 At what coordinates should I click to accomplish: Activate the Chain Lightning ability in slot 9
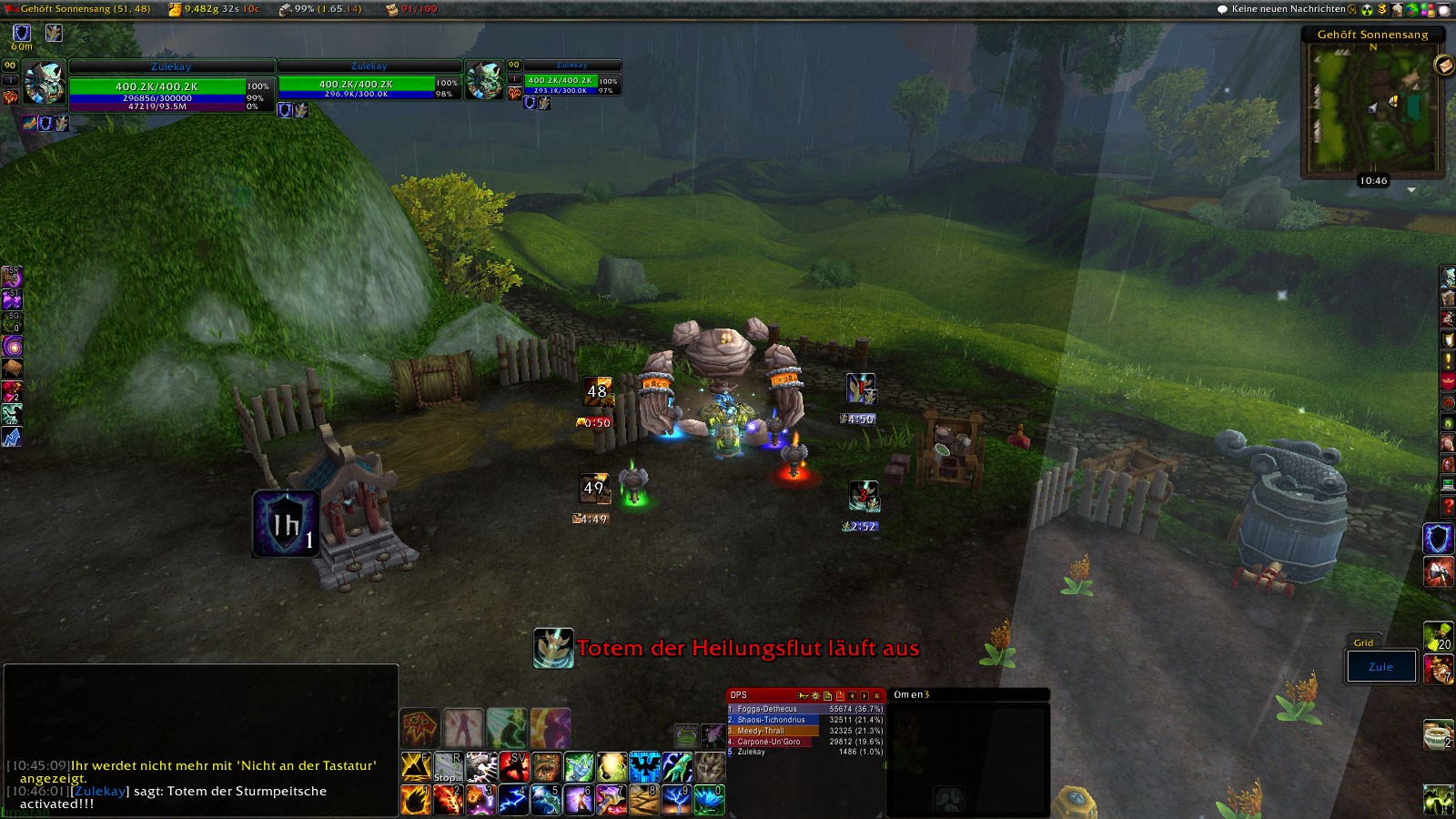point(676,800)
